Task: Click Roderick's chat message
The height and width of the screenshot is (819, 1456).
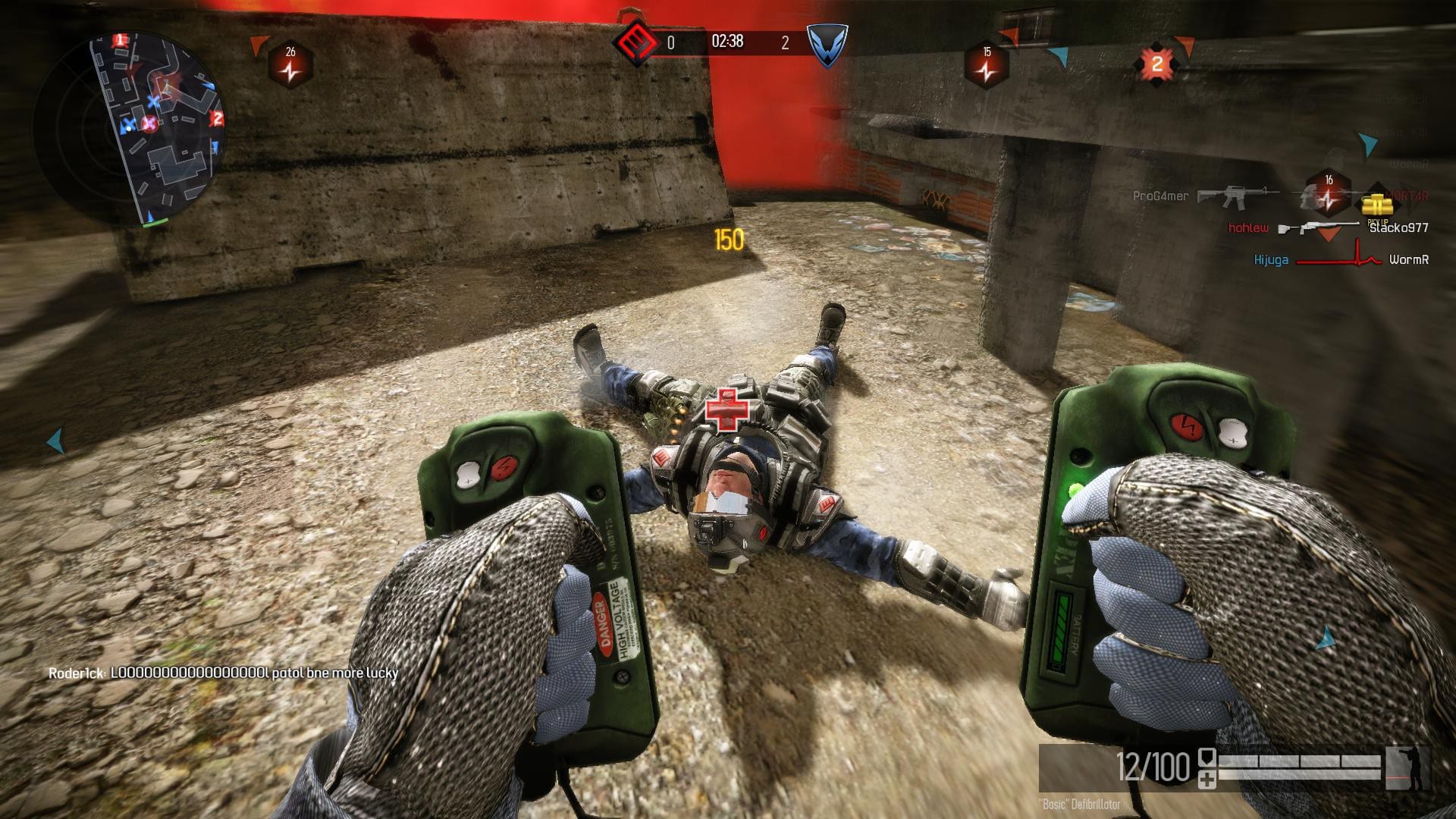Action: point(223,673)
